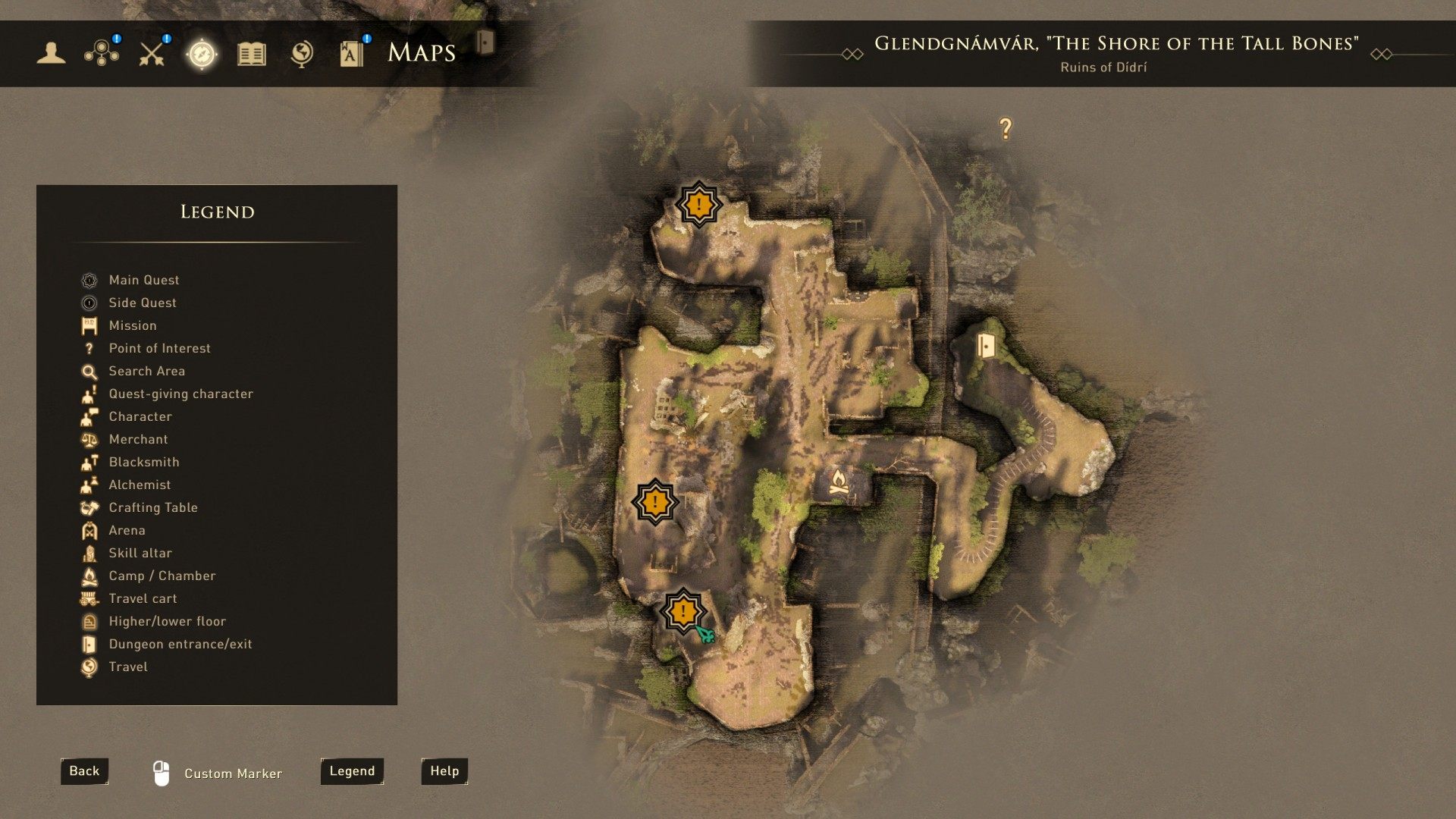
Task: Select the quest marker beside the teal player arrow
Action: [x=683, y=611]
